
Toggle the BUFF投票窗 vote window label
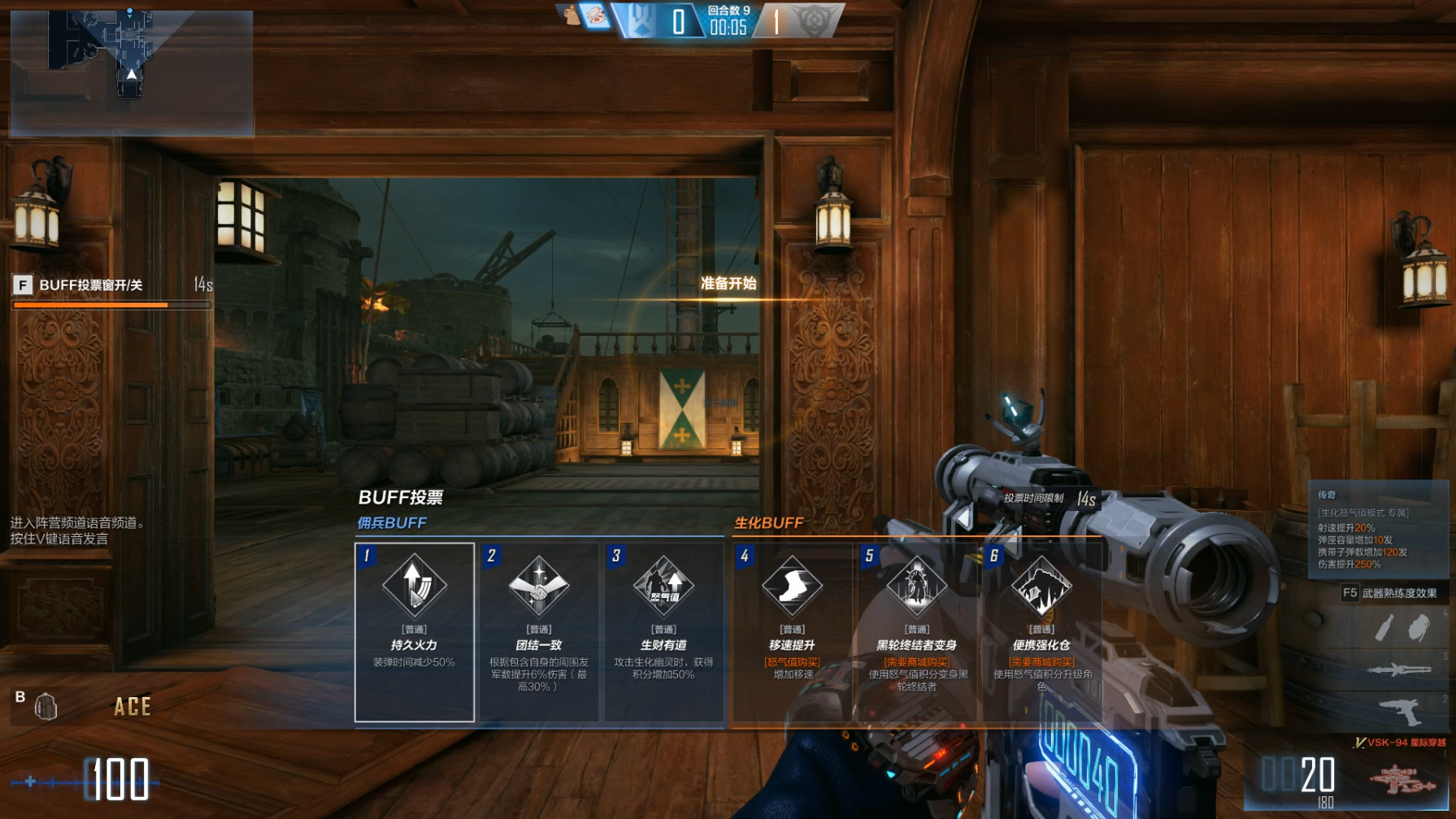point(90,285)
